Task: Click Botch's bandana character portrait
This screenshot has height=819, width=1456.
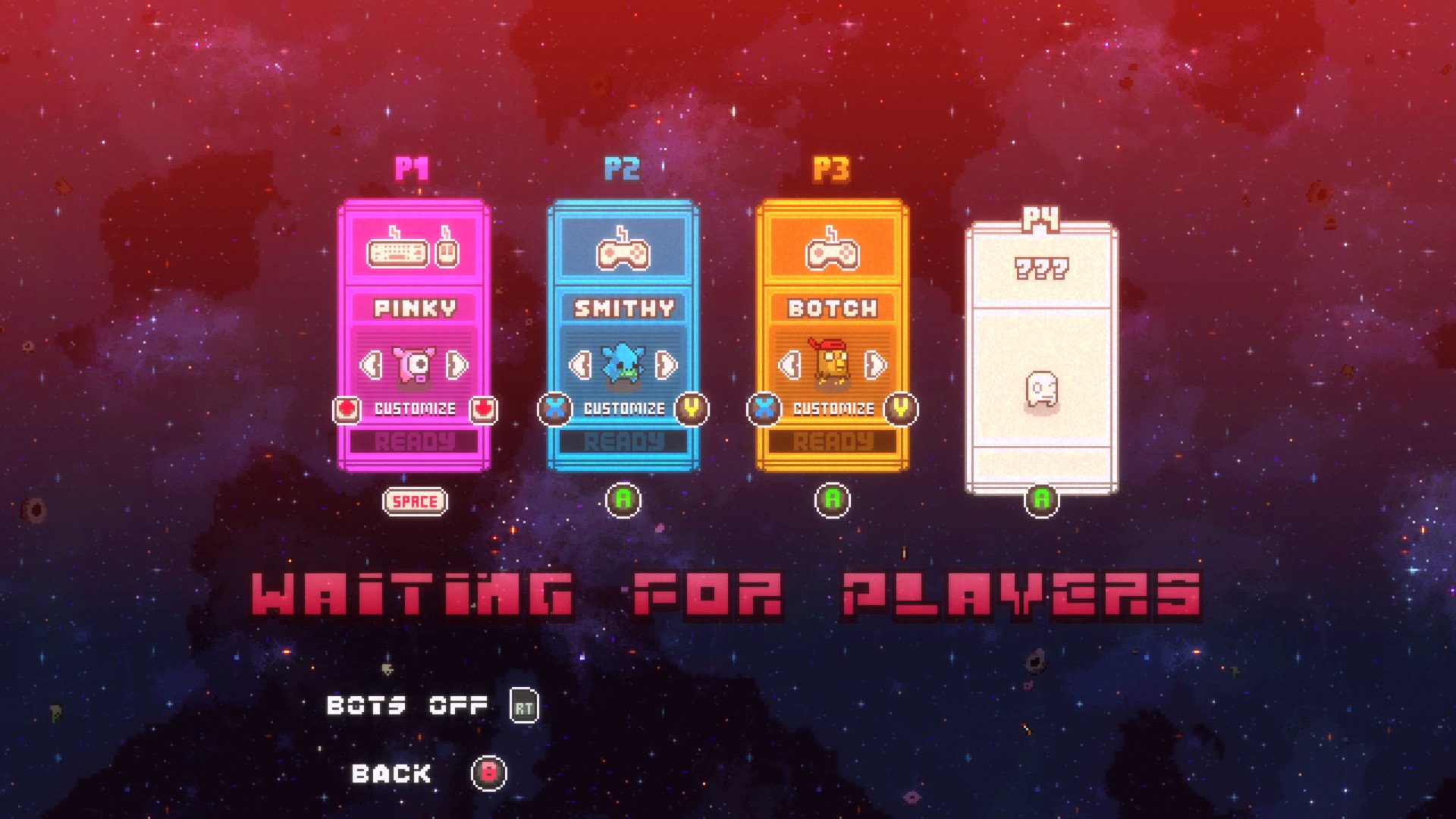Action: [x=832, y=364]
